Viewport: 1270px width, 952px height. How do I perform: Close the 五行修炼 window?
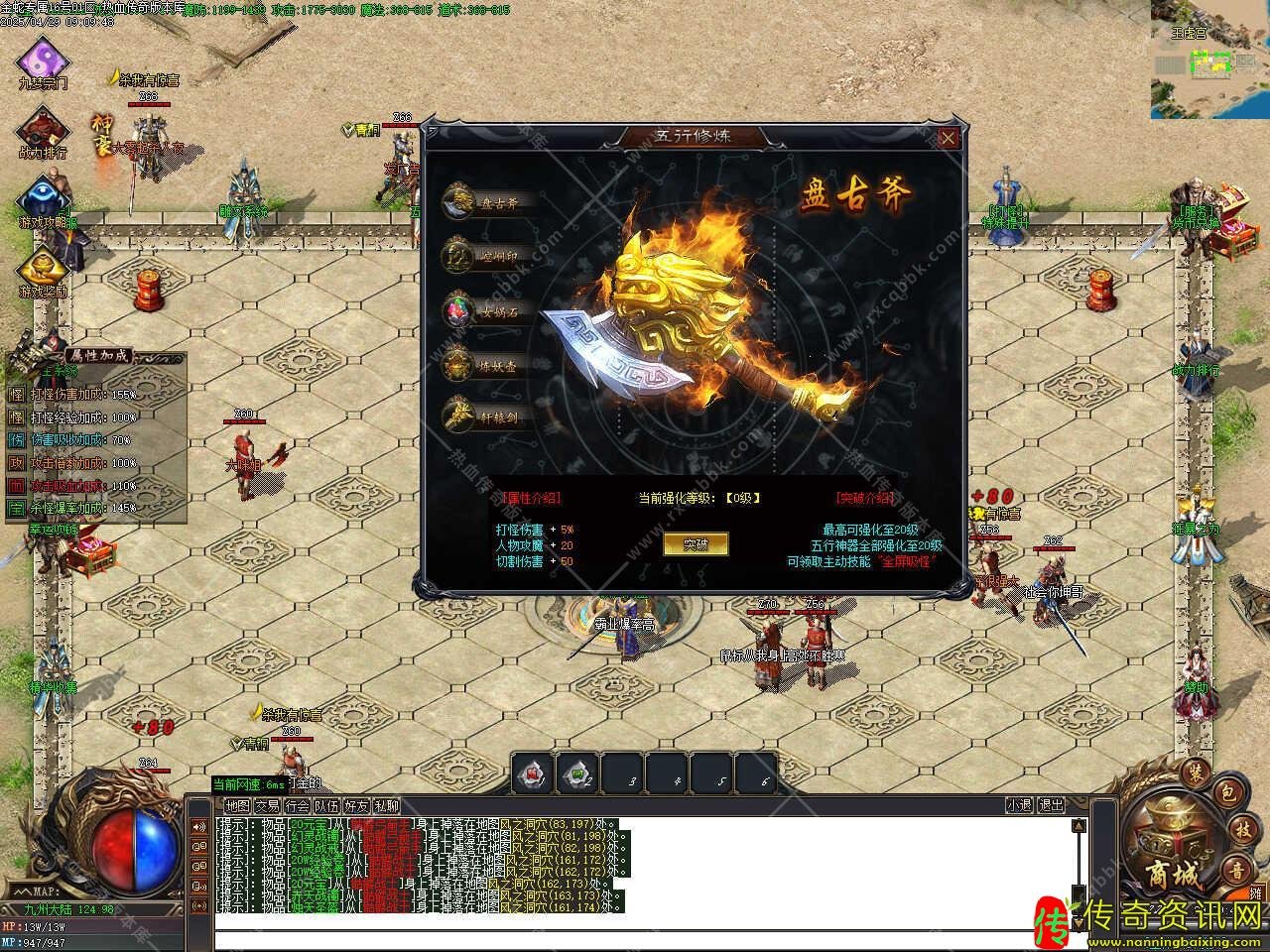pos(949,138)
